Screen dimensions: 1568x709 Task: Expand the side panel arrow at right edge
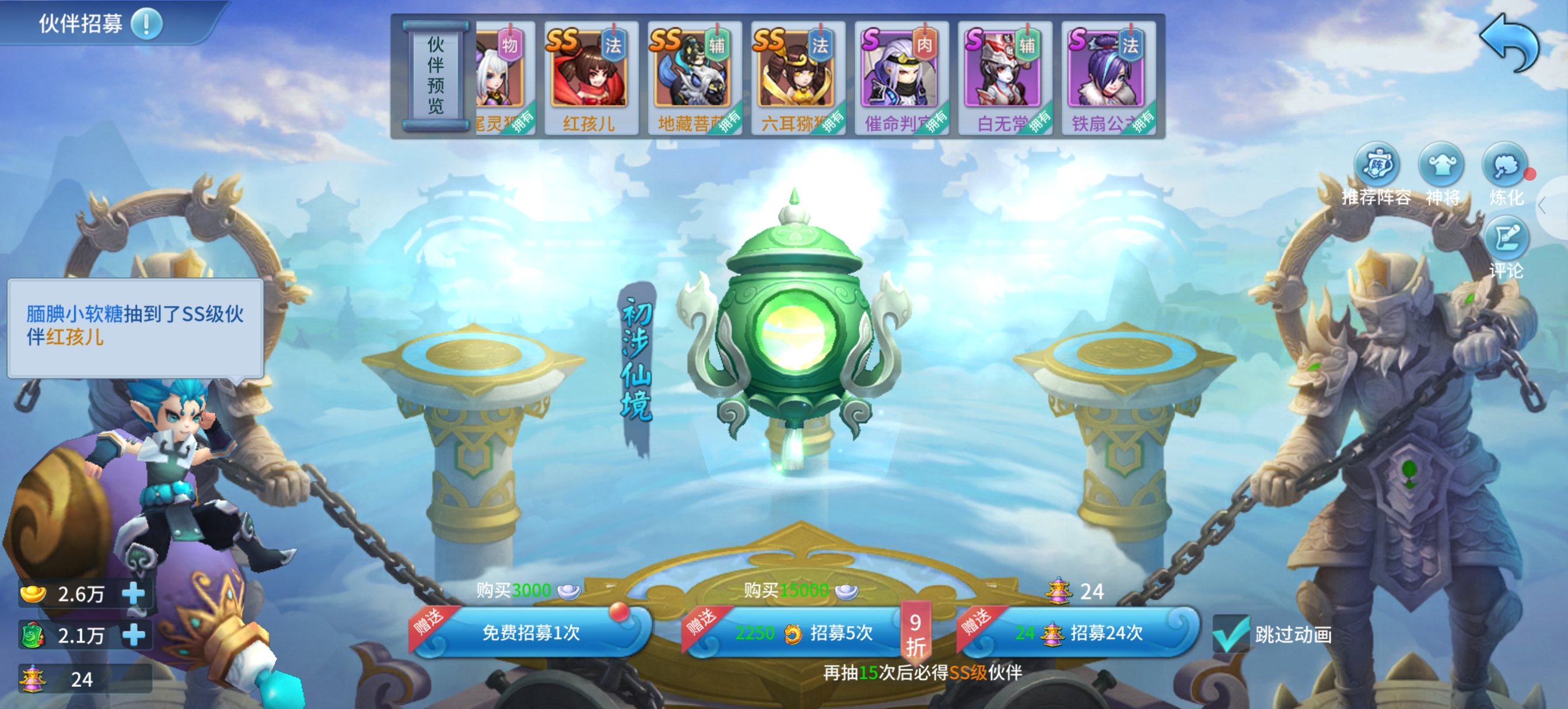click(x=1543, y=206)
